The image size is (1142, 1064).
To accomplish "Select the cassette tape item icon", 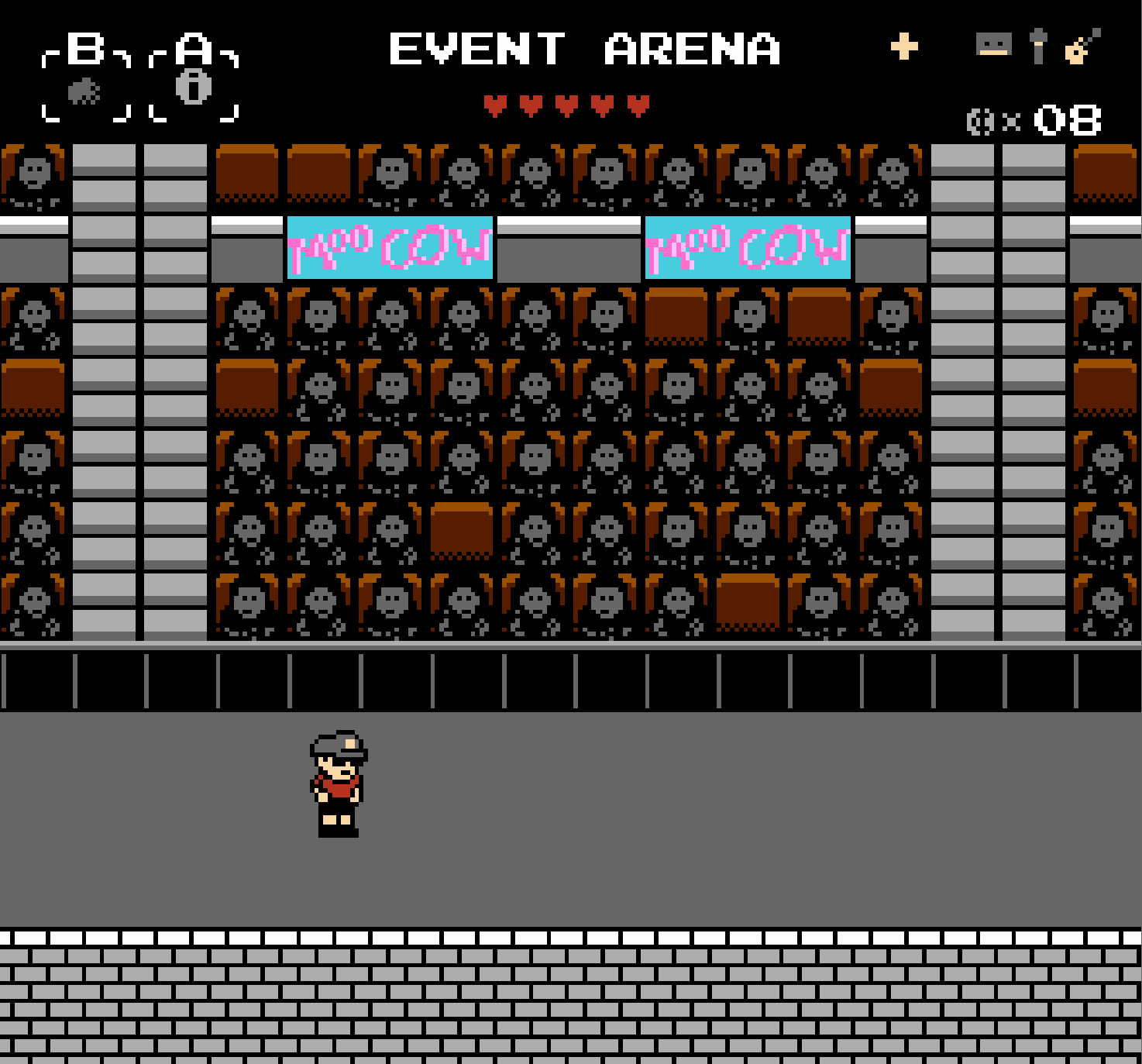I will 993,45.
